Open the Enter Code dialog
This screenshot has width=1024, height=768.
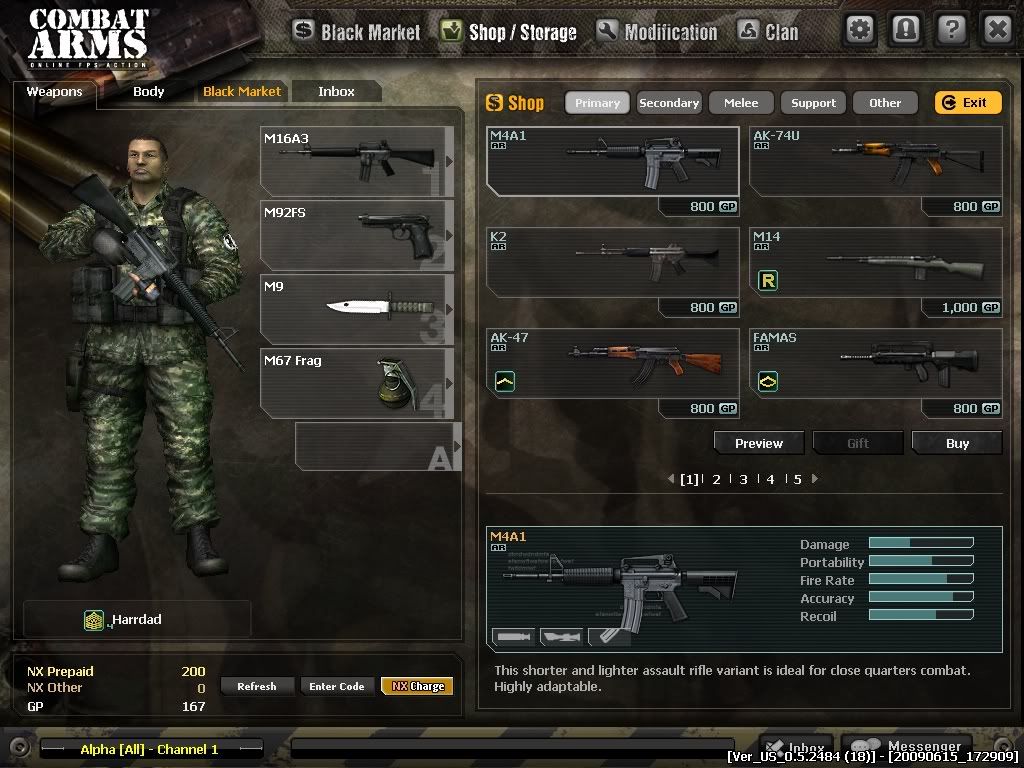tap(337, 686)
